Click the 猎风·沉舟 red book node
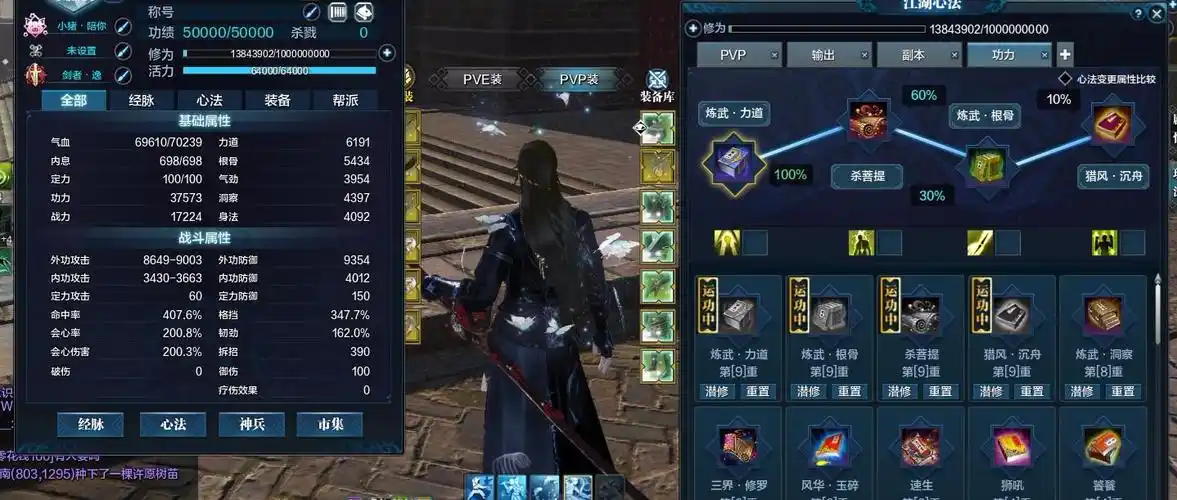This screenshot has width=1177, height=500. pos(1112,126)
